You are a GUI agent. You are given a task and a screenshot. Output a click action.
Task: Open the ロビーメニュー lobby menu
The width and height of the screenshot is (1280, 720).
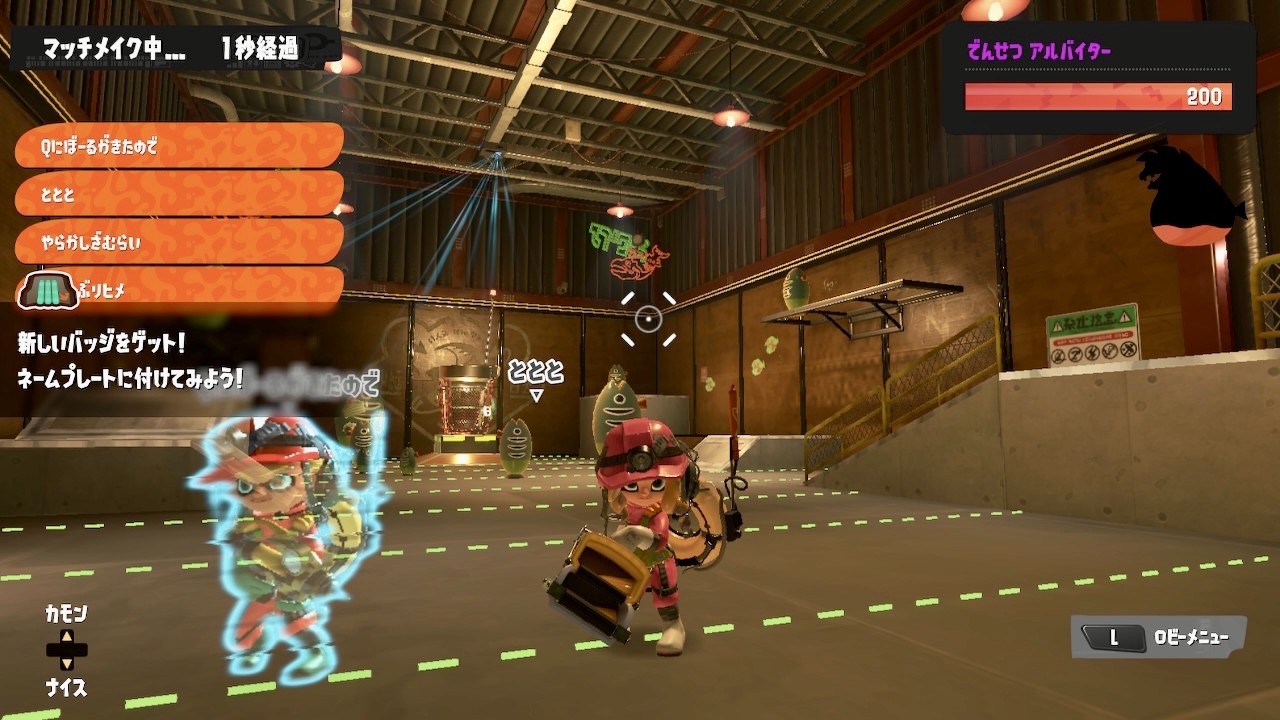click(x=1159, y=637)
